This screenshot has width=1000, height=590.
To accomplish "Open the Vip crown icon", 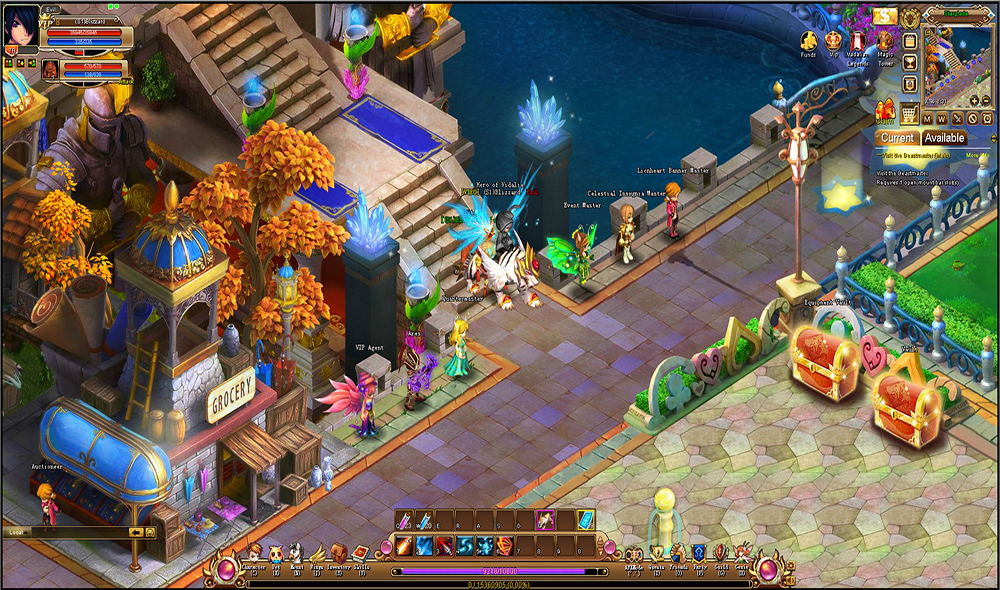I will [x=834, y=42].
